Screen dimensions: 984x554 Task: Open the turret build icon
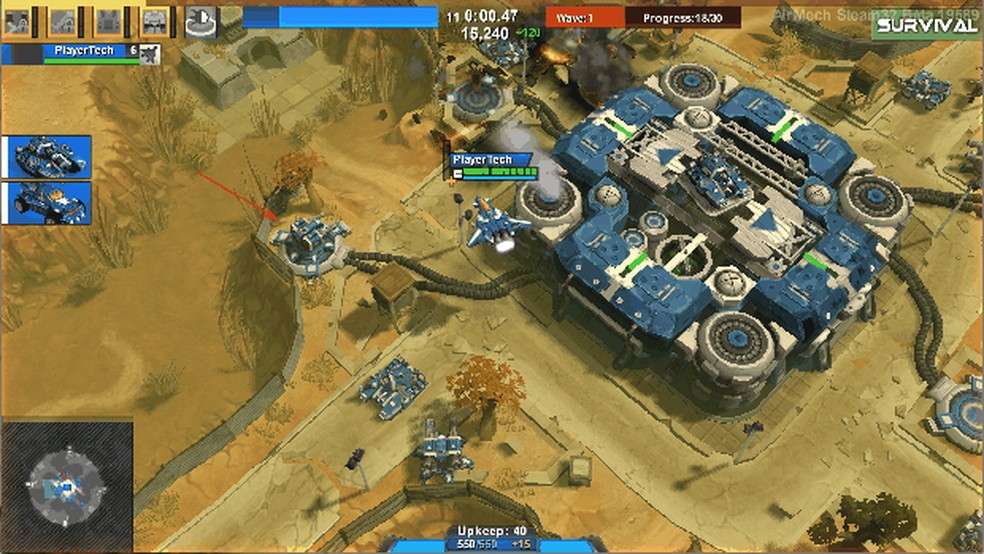tap(200, 20)
